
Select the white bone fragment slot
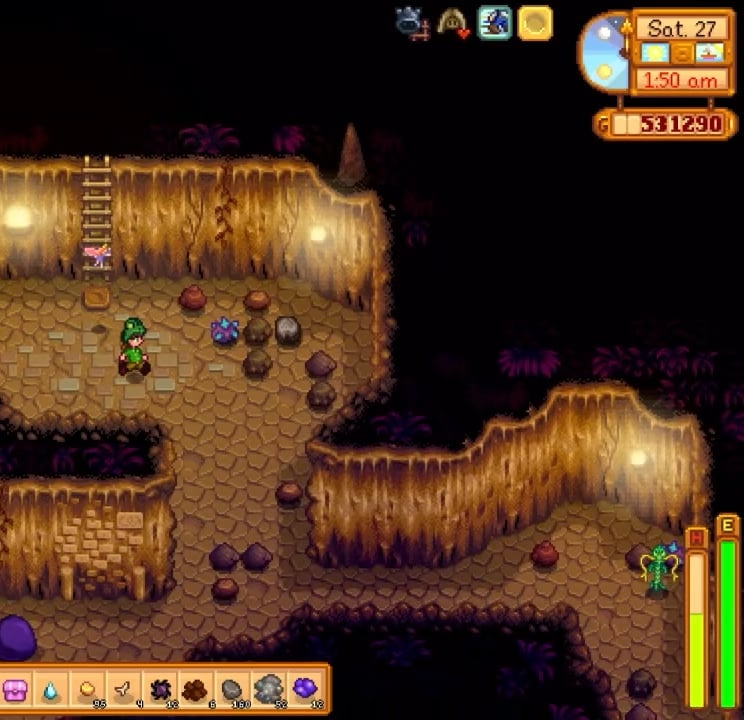pos(123,689)
